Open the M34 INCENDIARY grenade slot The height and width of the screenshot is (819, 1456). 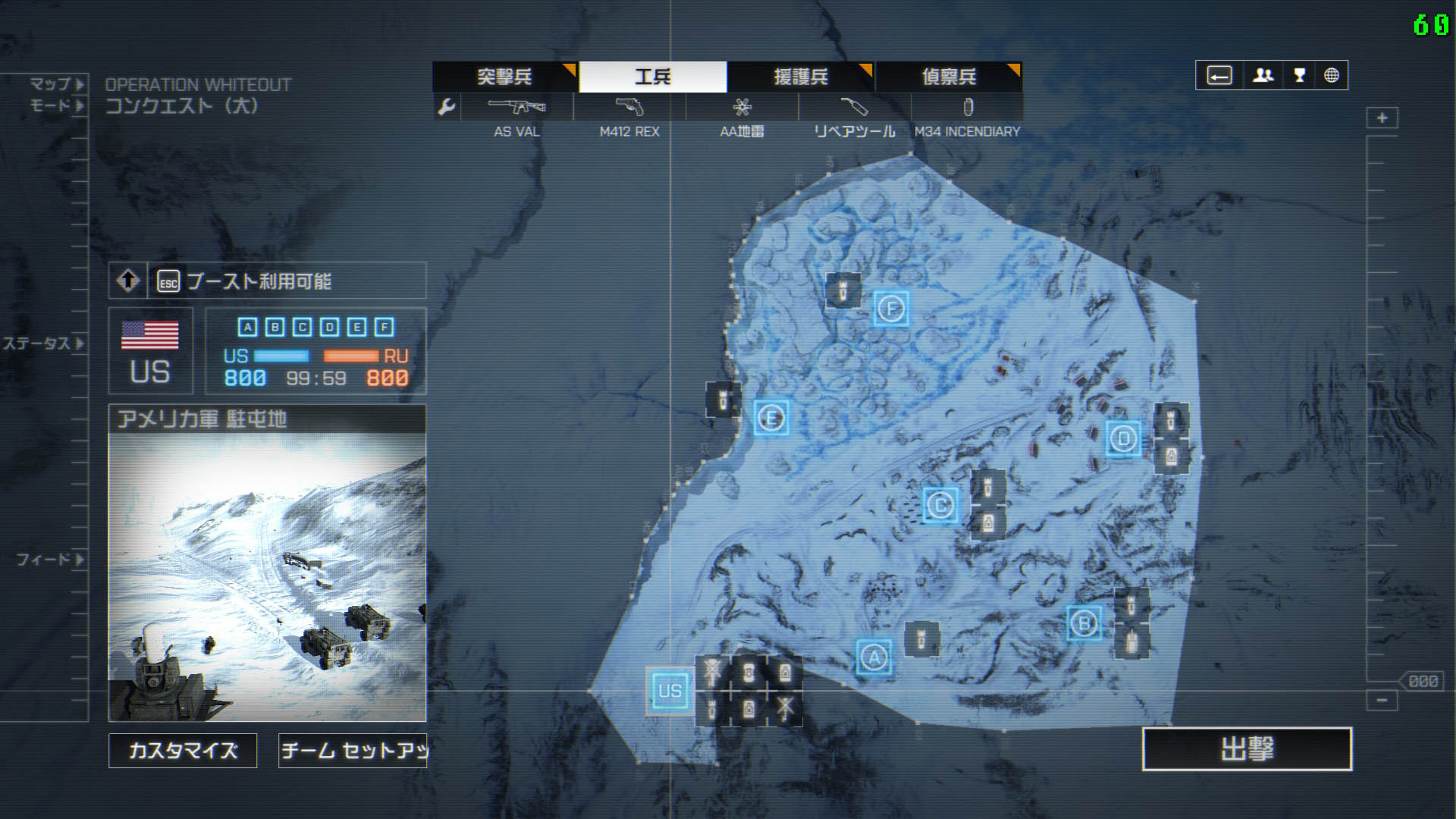(x=967, y=107)
